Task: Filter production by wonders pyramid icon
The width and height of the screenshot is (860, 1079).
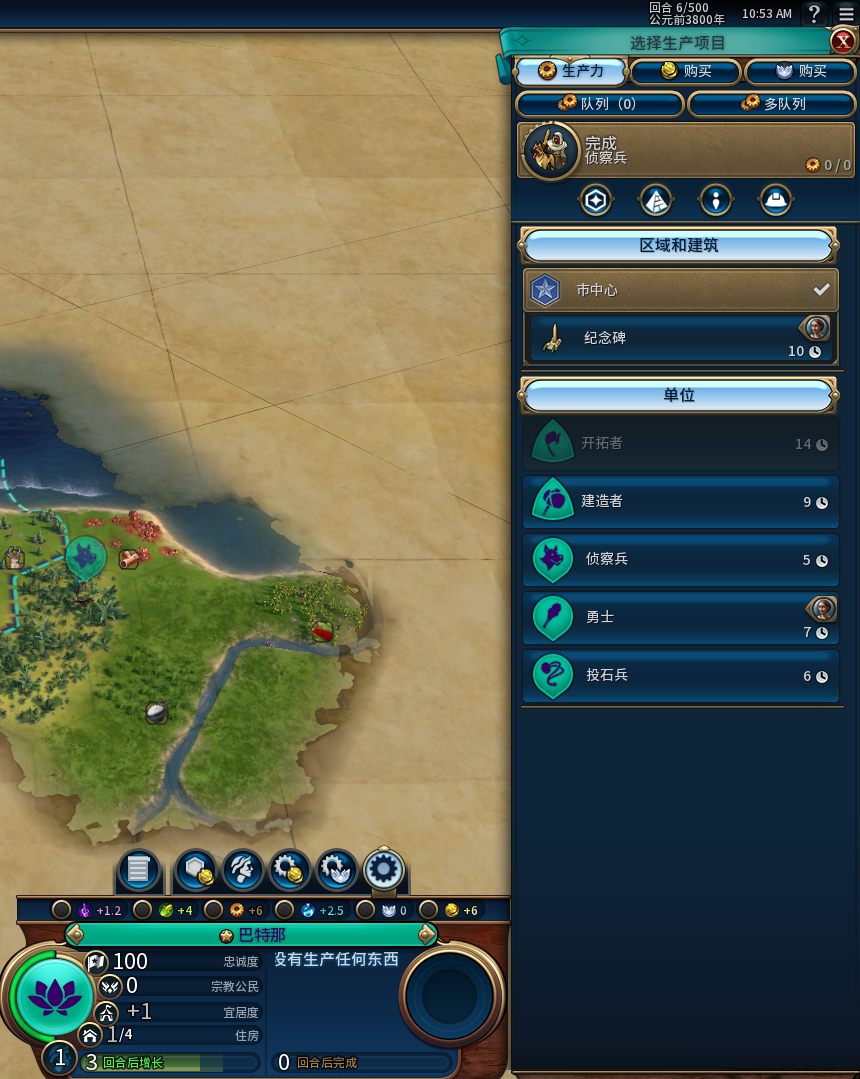Action: [656, 200]
